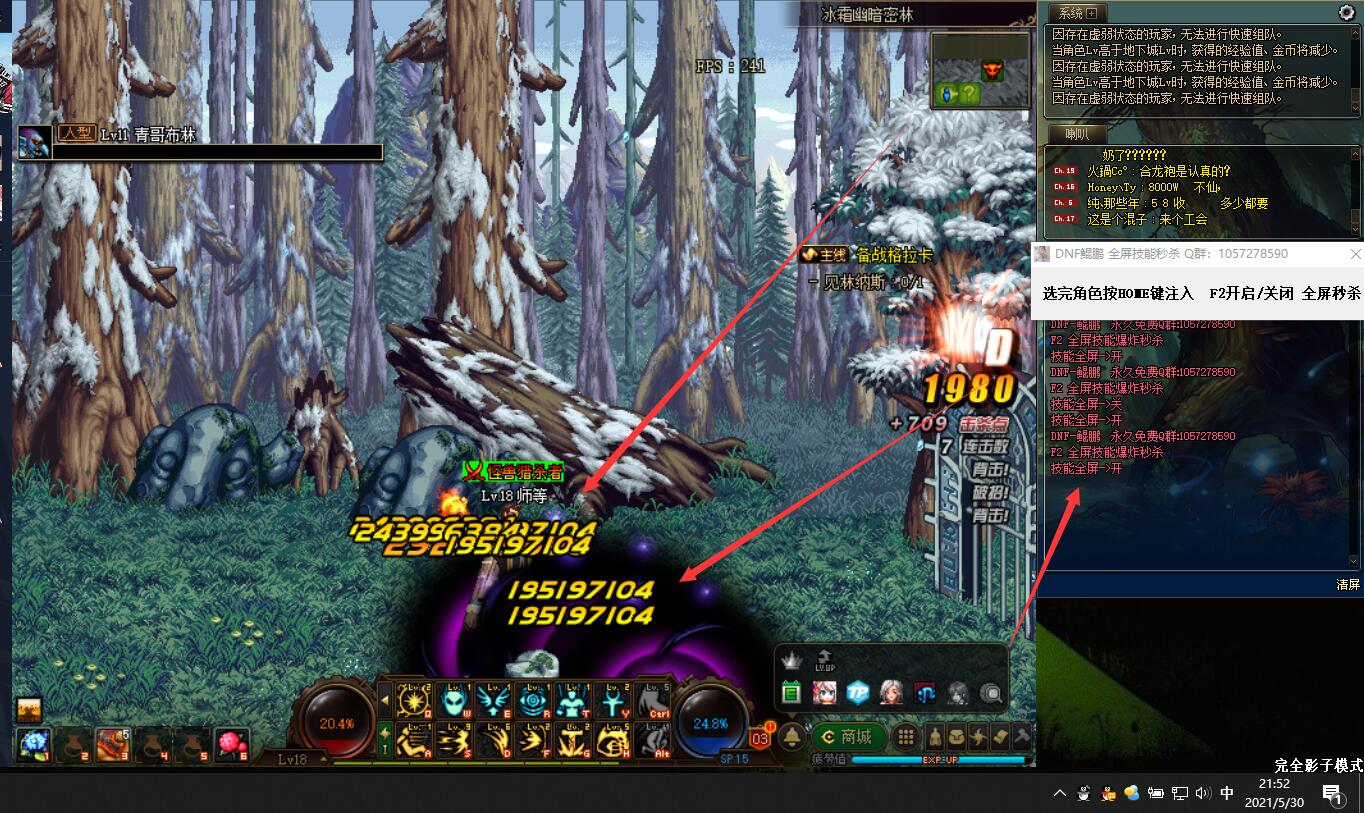1364x813 pixels.
Task: Click the blue TP hexagon icon
Action: click(858, 692)
